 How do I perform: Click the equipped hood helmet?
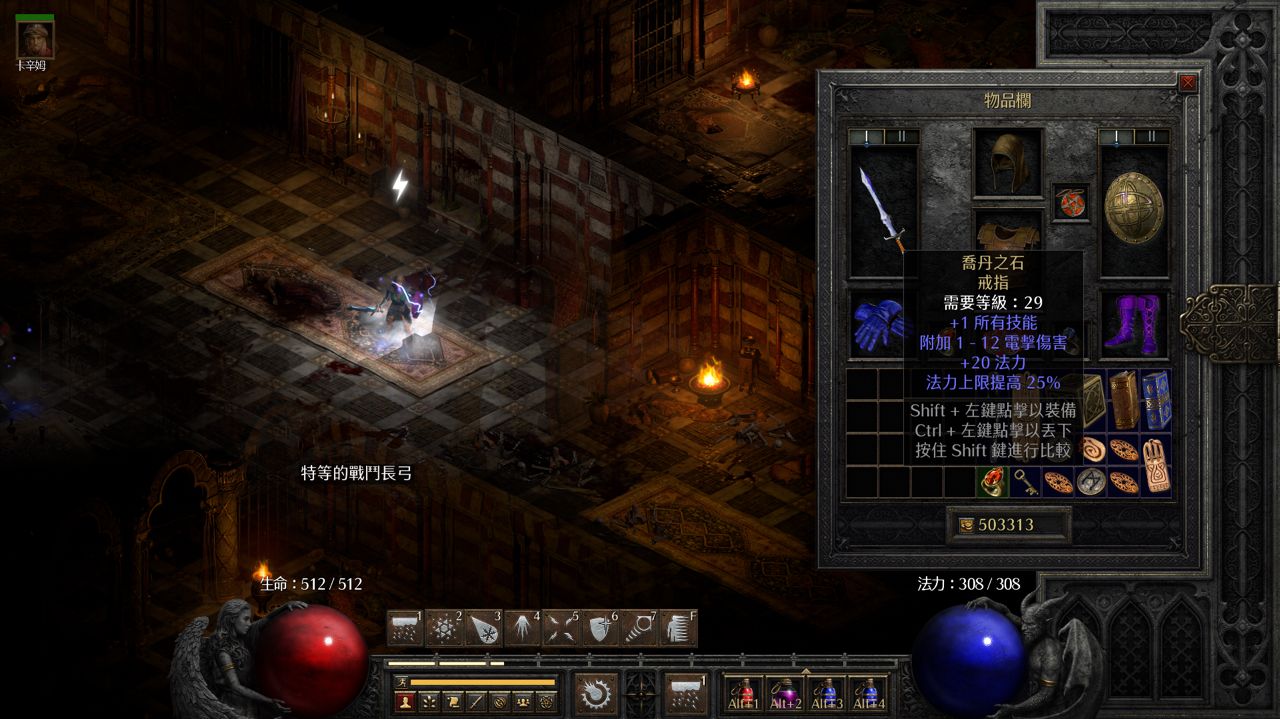[1008, 162]
